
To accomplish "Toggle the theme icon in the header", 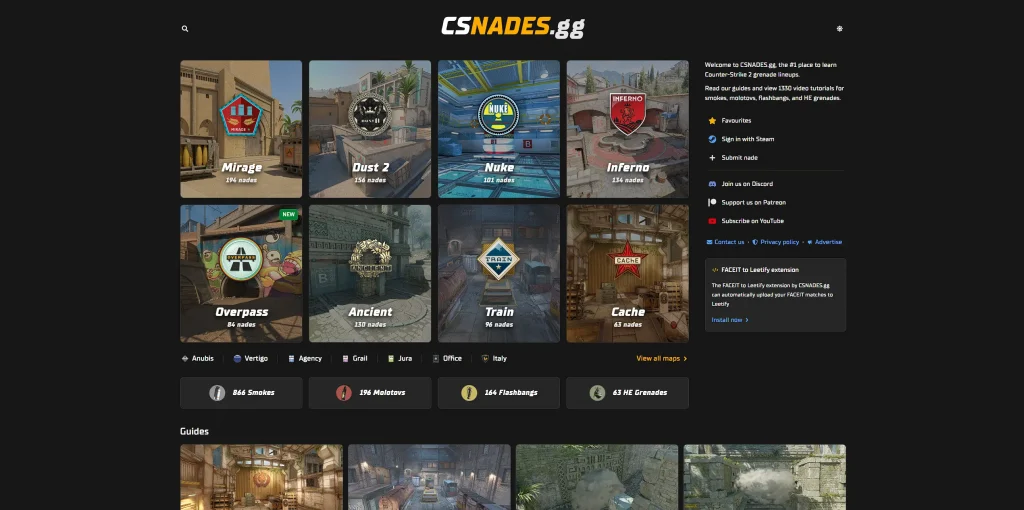I will pos(839,29).
